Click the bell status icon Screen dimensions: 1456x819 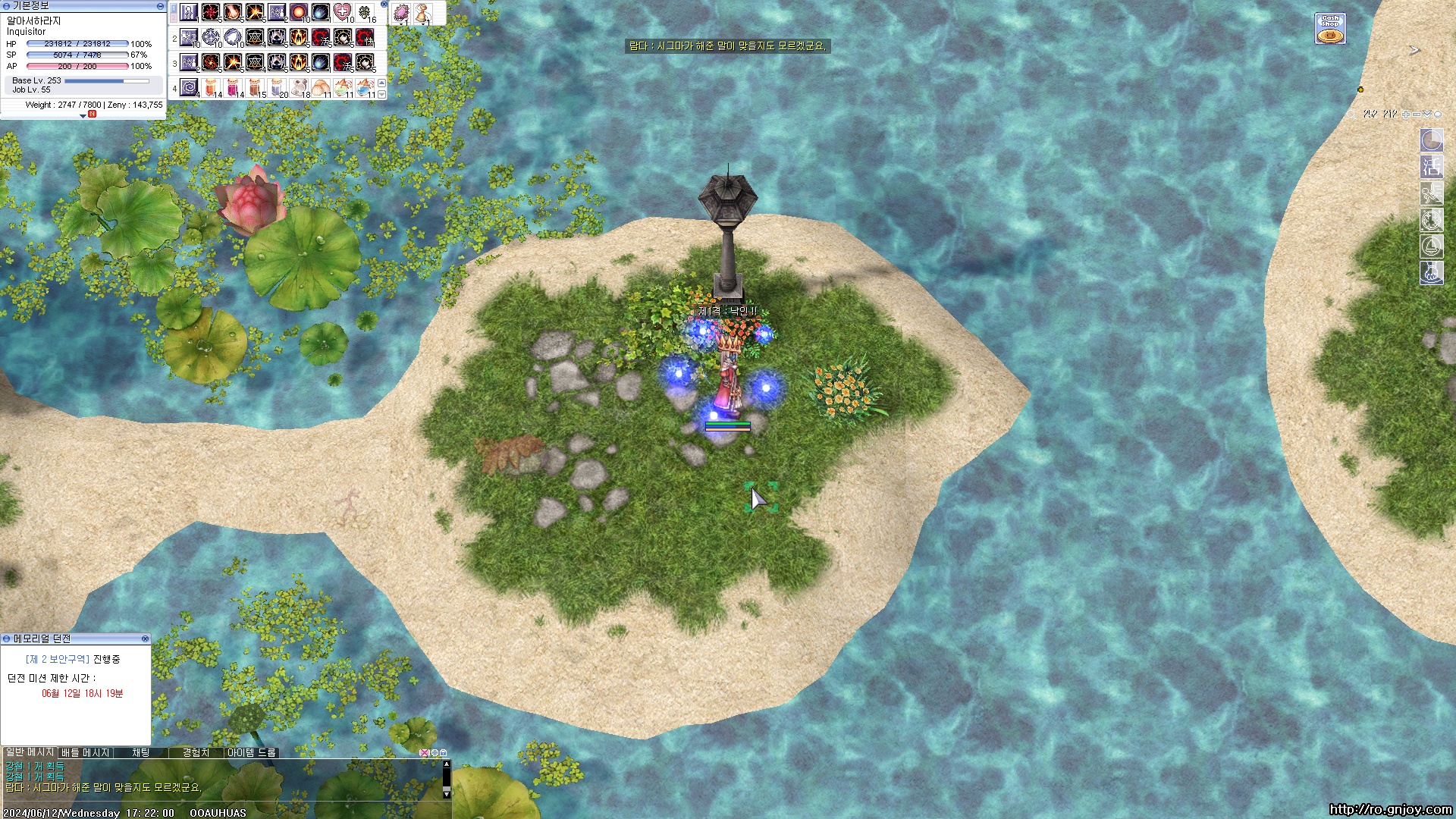1431,246
